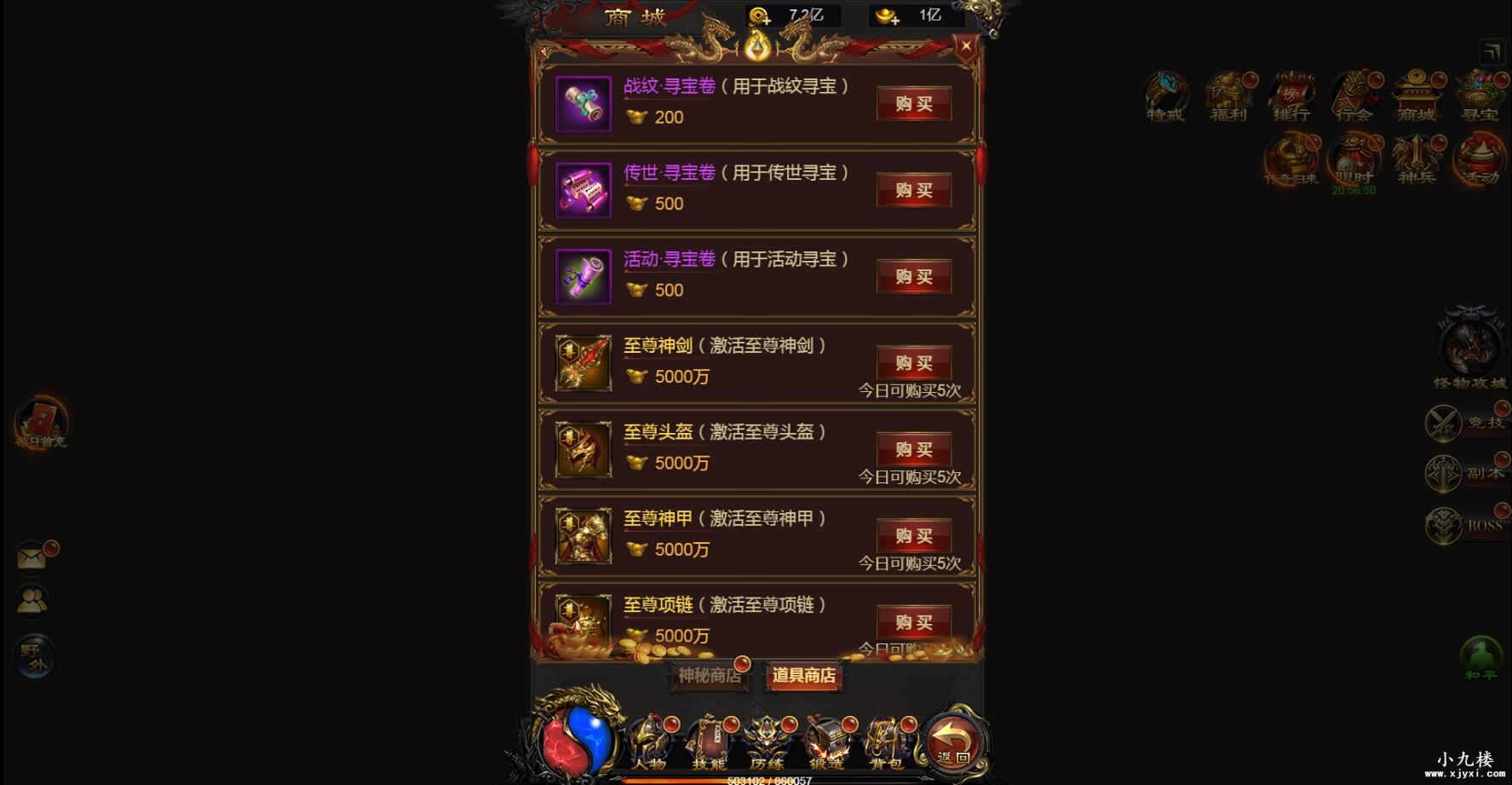The height and width of the screenshot is (785, 1512).
Task: Switch to the 道具商店 shop tab
Action: point(804,677)
